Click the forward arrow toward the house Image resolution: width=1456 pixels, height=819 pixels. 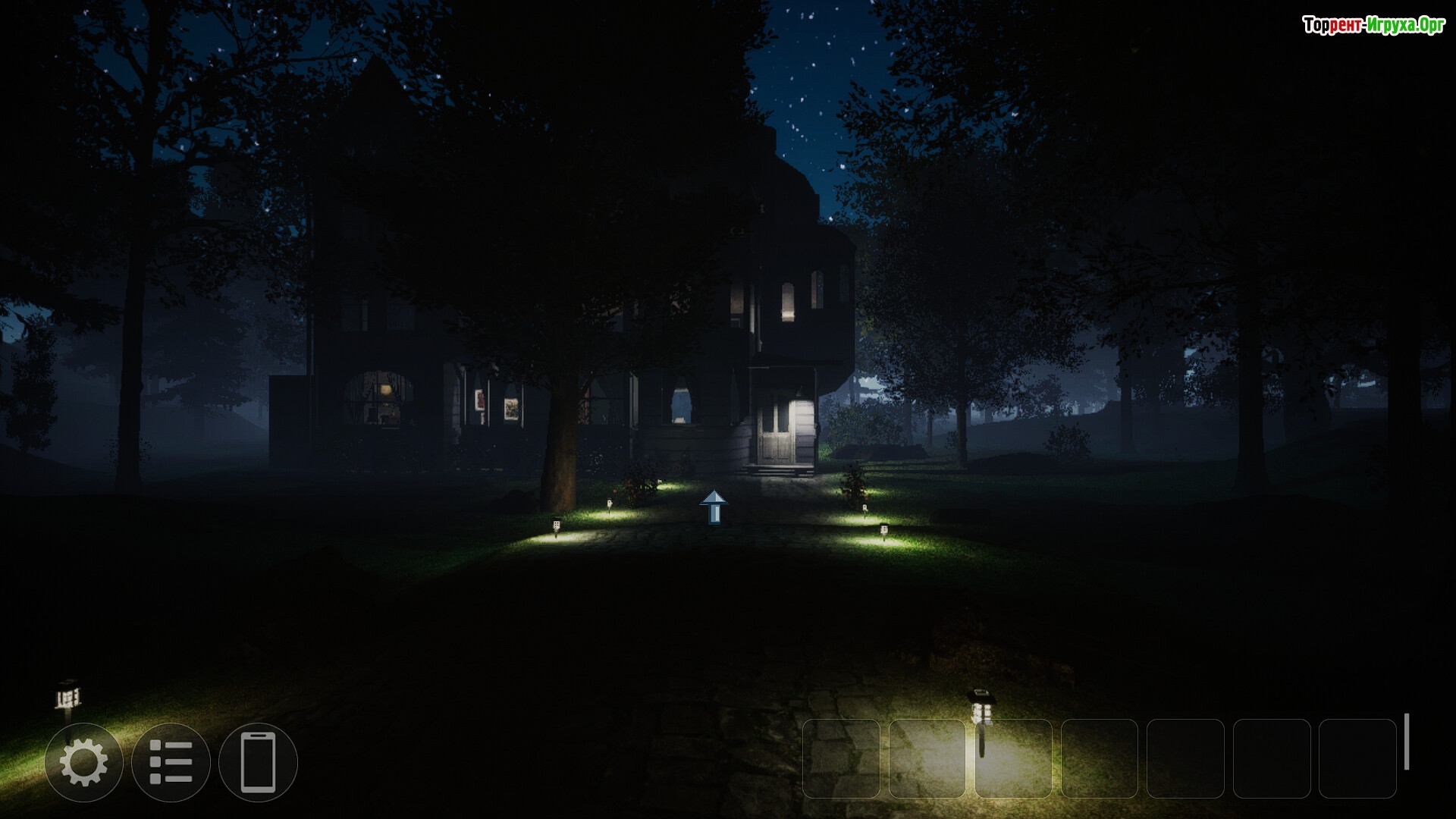click(714, 507)
